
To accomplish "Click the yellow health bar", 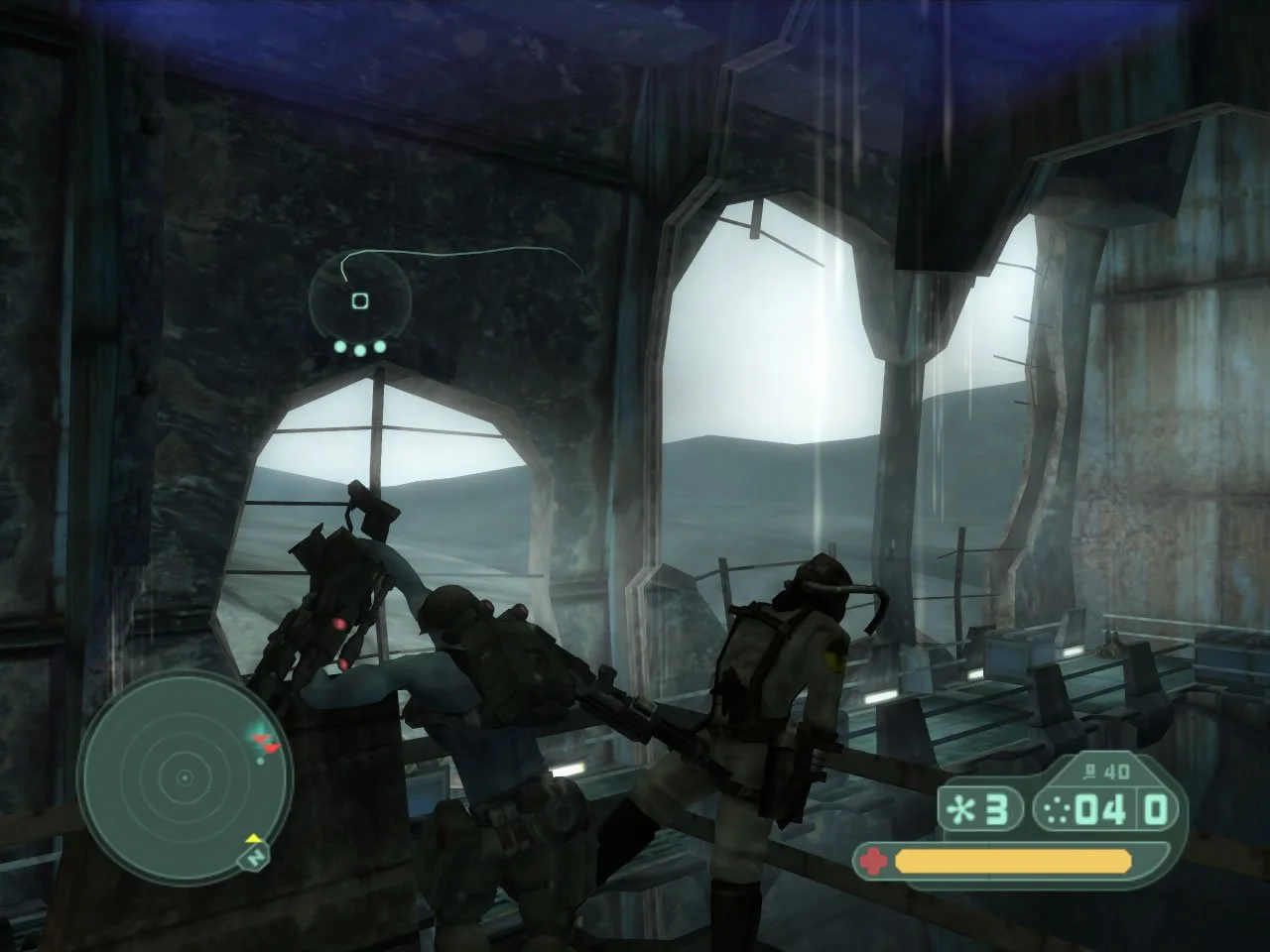I will coord(1012,861).
